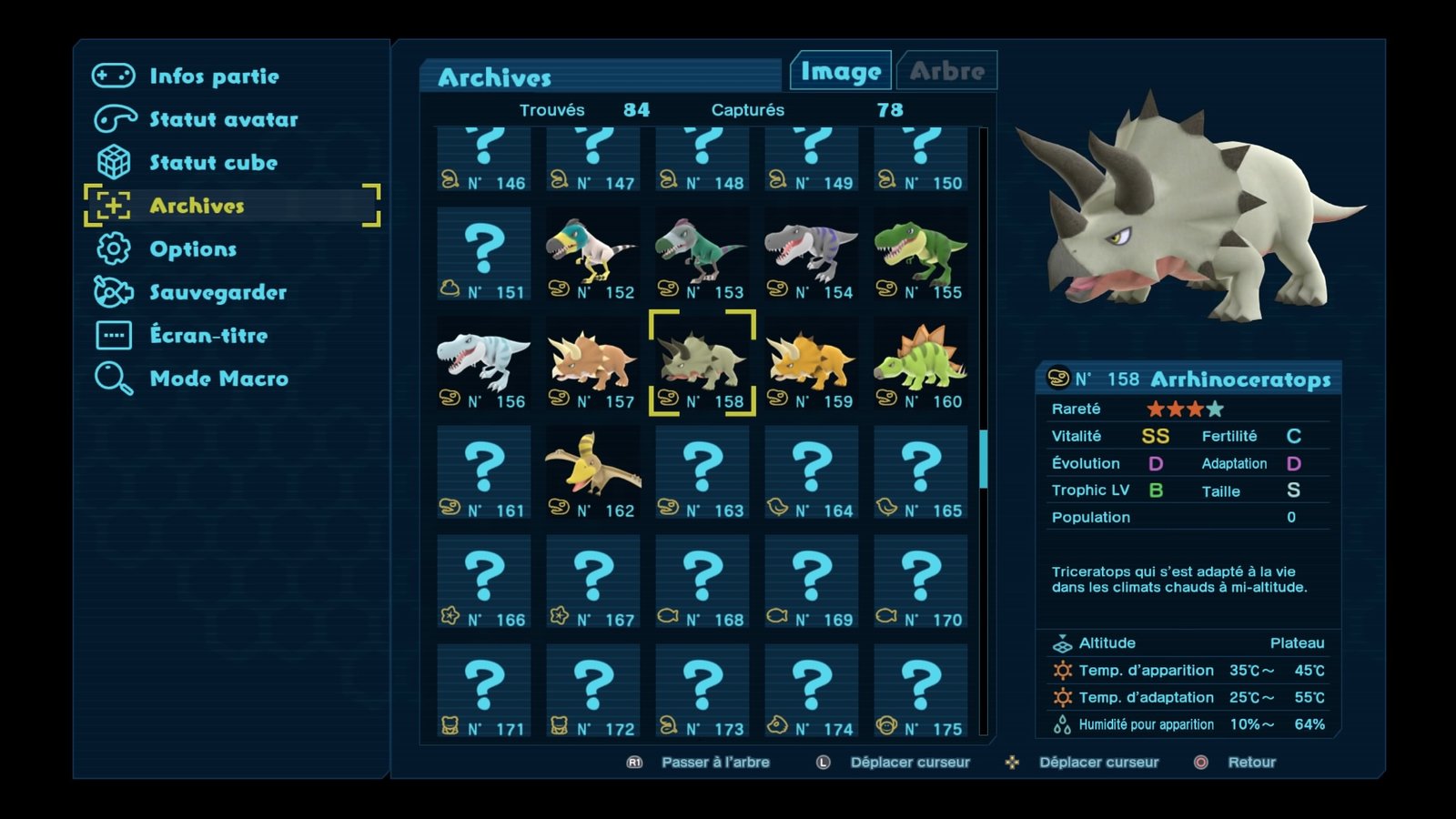Open the Infos partie menu entry
The width and height of the screenshot is (1456, 819).
(x=214, y=76)
